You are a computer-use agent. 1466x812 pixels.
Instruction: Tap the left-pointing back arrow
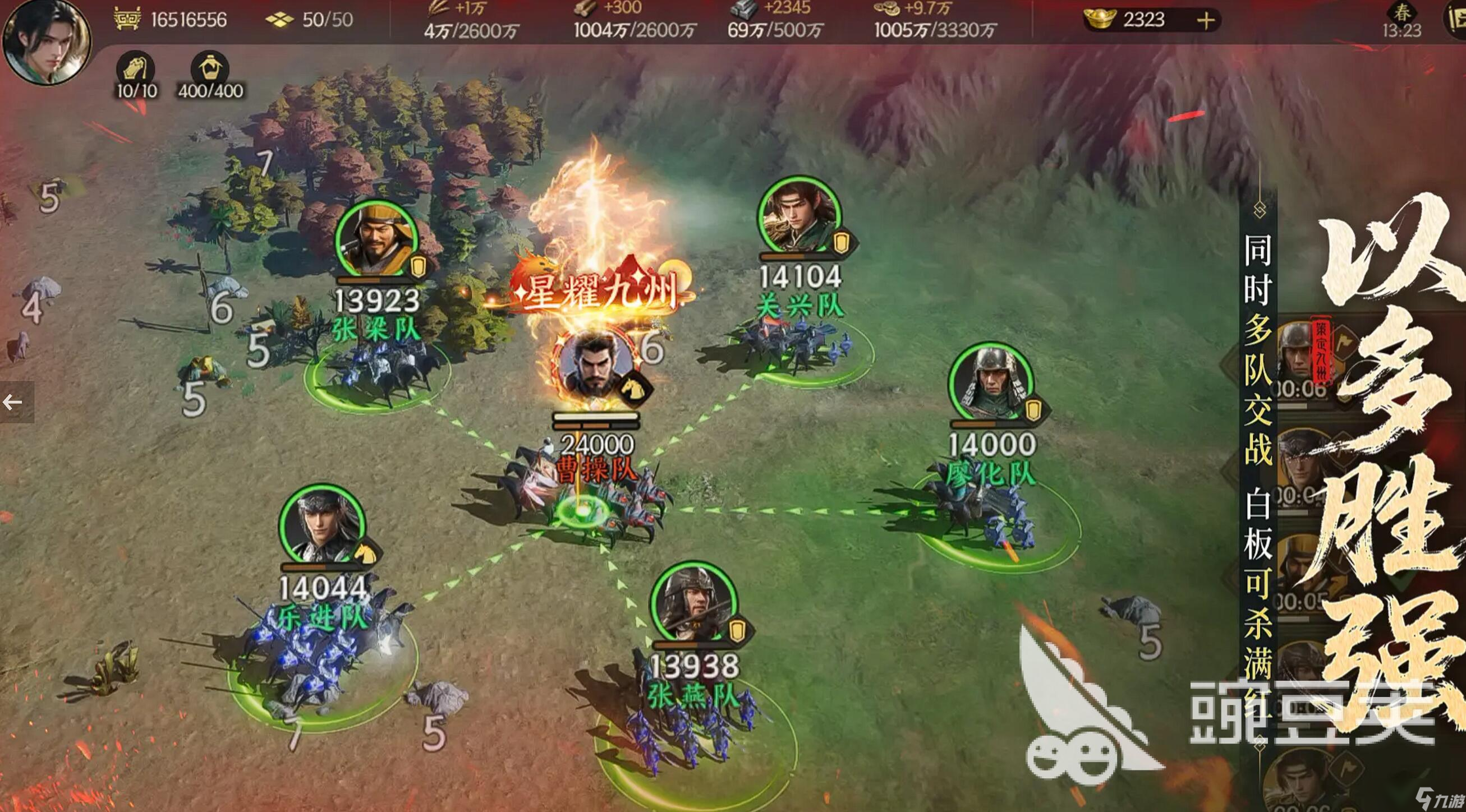click(12, 403)
